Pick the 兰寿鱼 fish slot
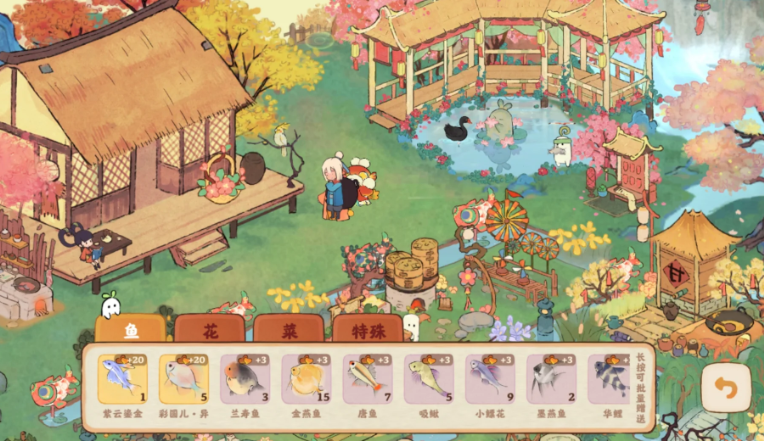Screen dimensions: 764x441 (x=246, y=379)
